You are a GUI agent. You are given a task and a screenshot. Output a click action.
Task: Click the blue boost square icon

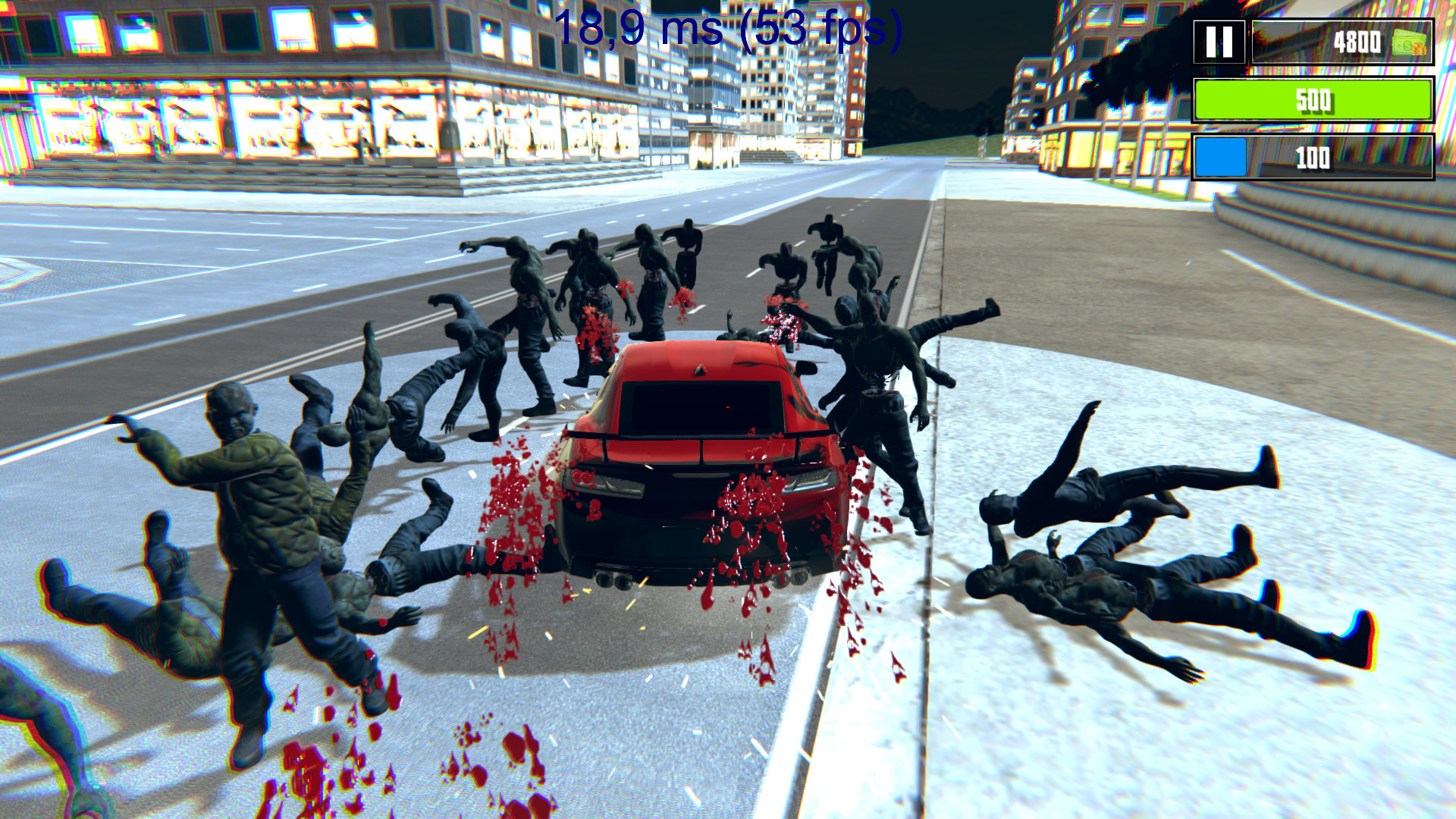1222,157
